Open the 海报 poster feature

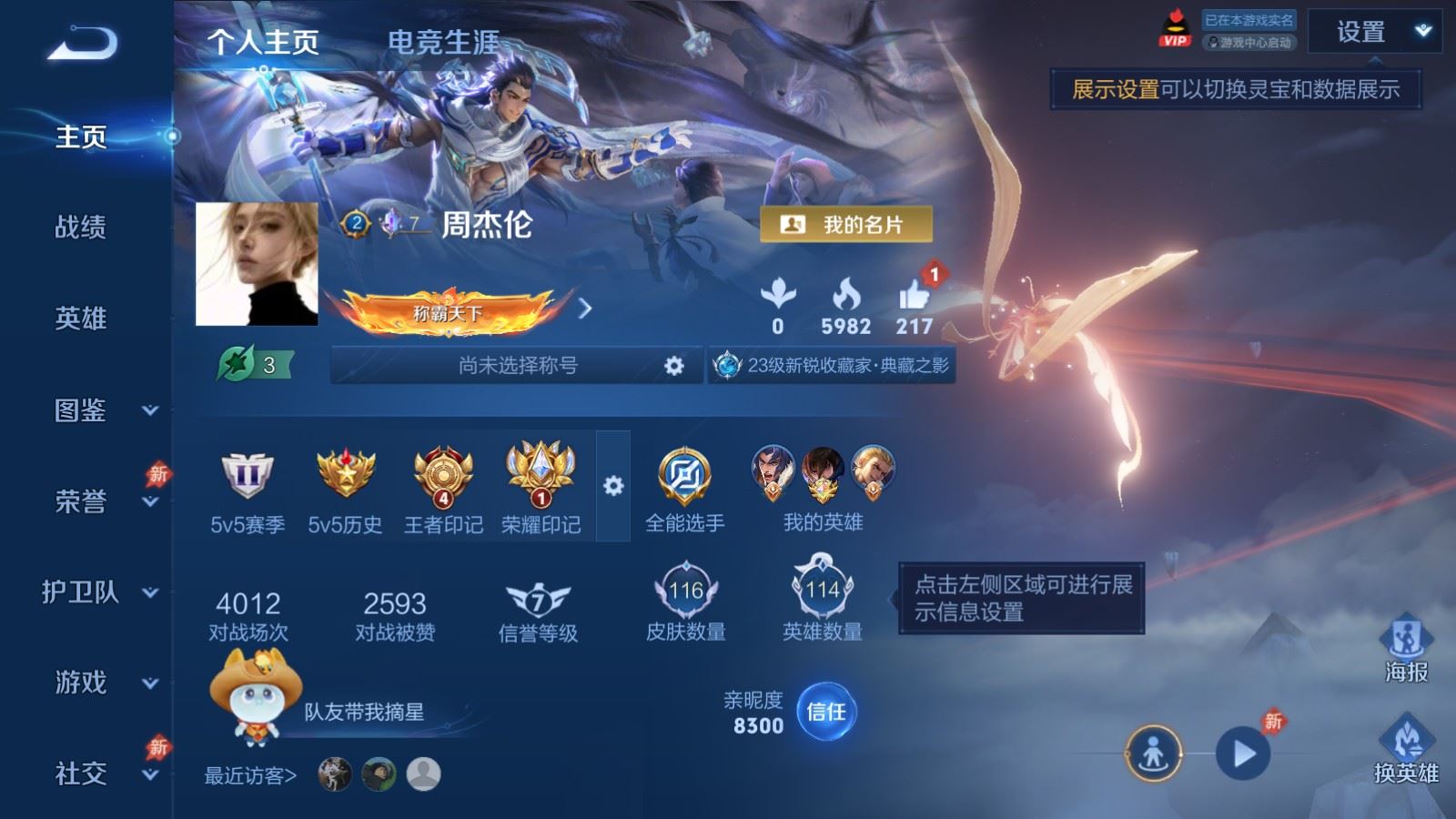1406,648
